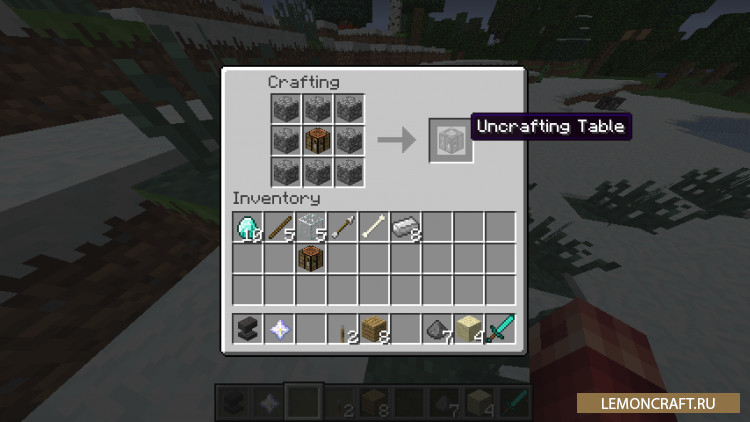This screenshot has width=750, height=422.
Task: Click the nether star slot
Action: point(279,328)
